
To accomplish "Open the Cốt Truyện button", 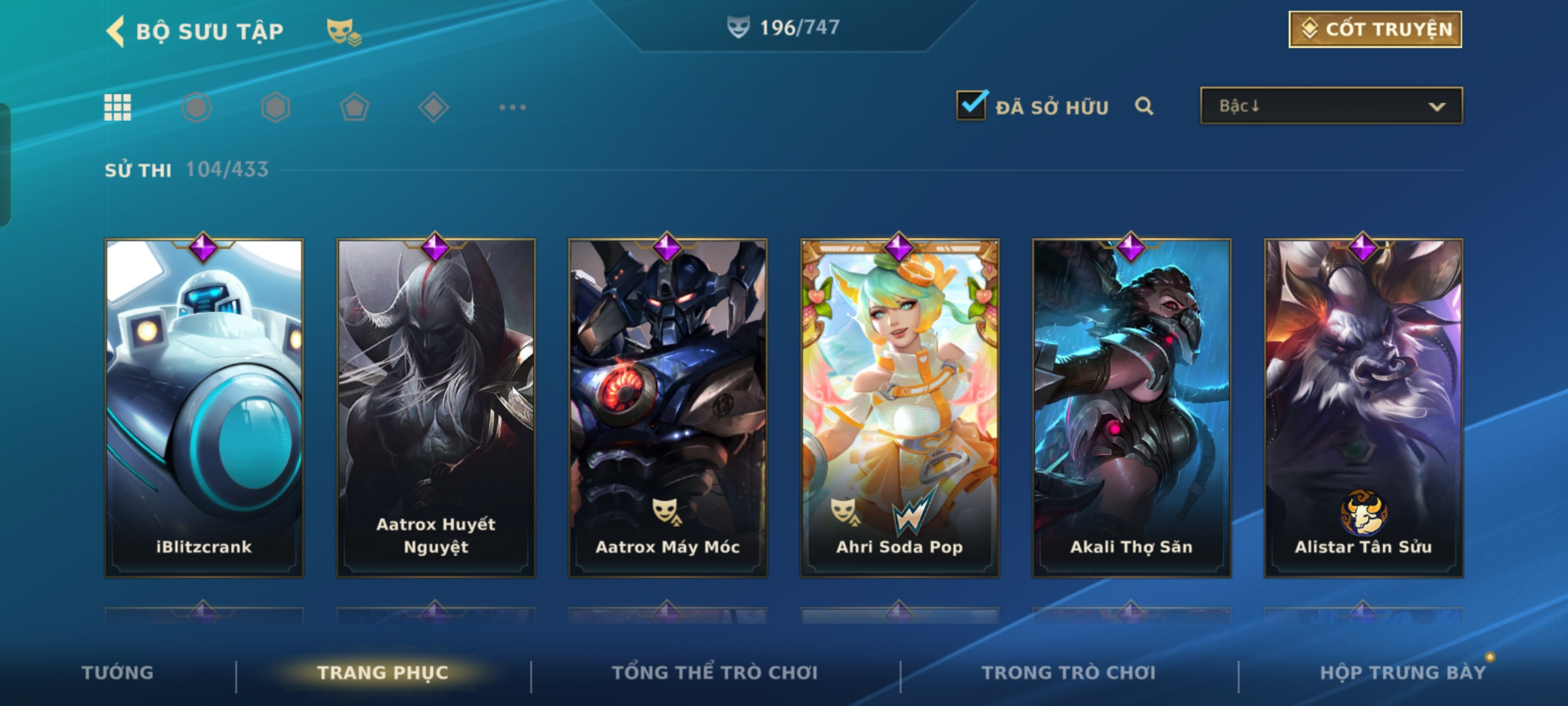I will tap(1375, 29).
